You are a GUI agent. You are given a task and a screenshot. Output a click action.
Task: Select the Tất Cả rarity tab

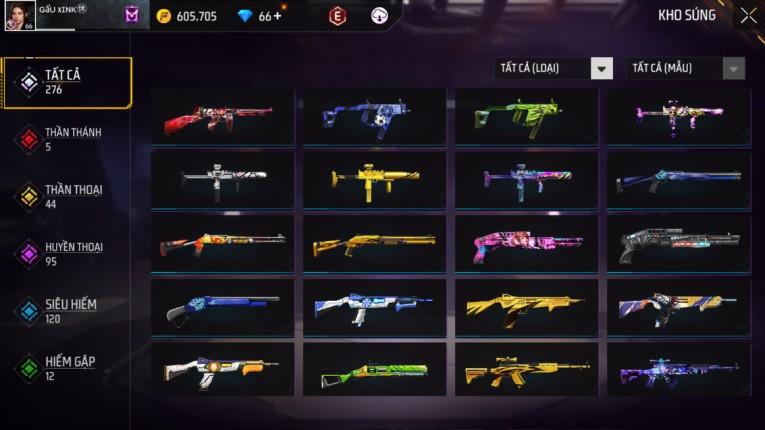[x=66, y=82]
